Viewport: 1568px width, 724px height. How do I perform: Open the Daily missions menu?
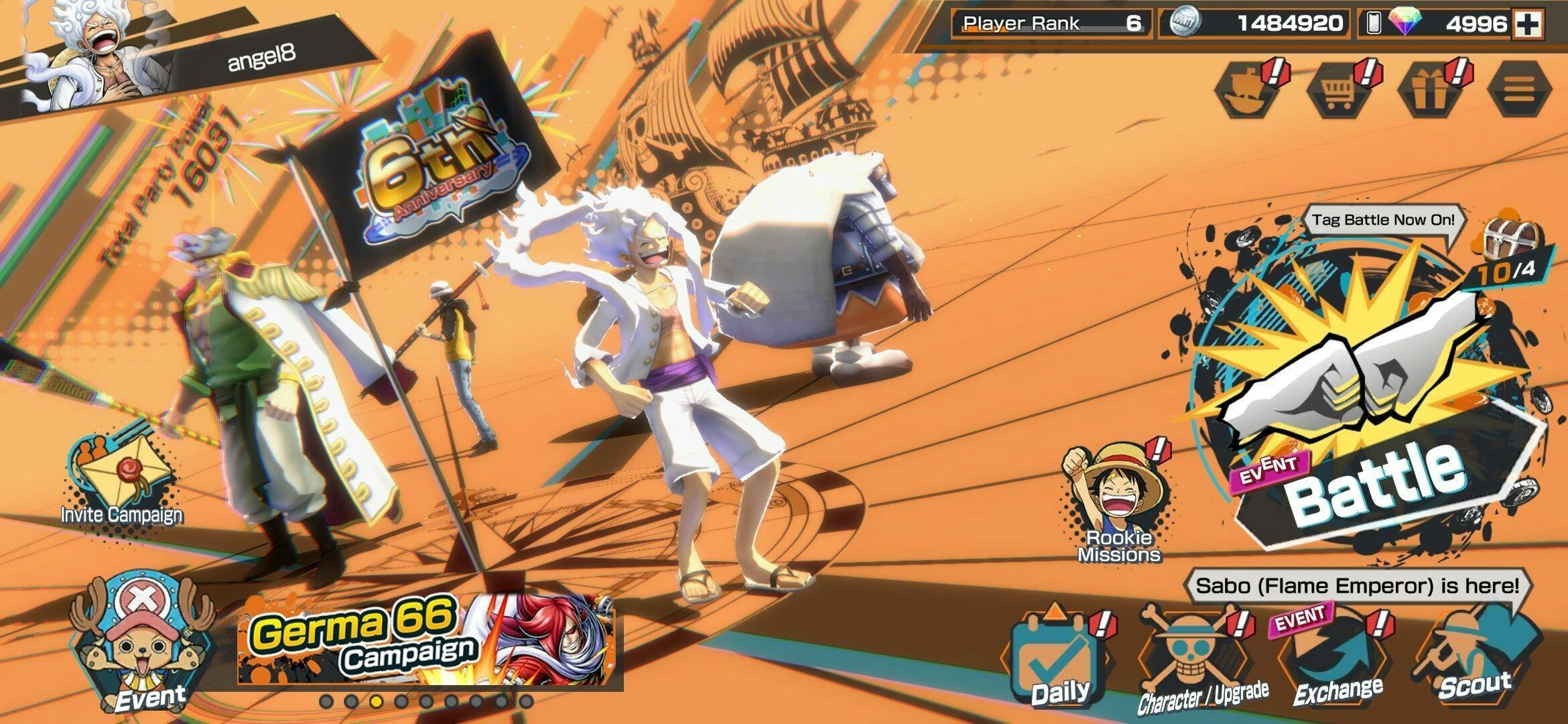coord(1057,660)
